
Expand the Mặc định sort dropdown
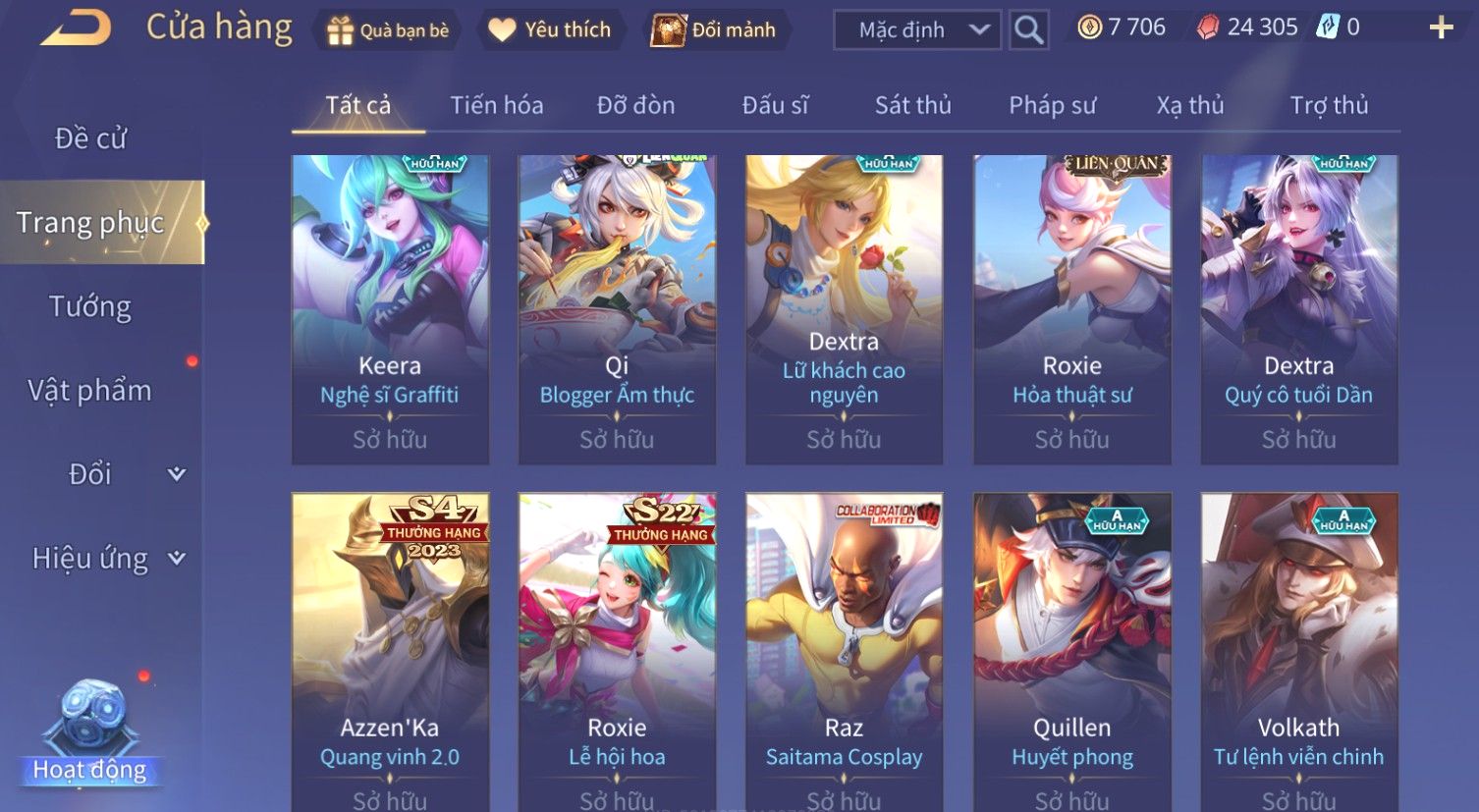click(916, 30)
